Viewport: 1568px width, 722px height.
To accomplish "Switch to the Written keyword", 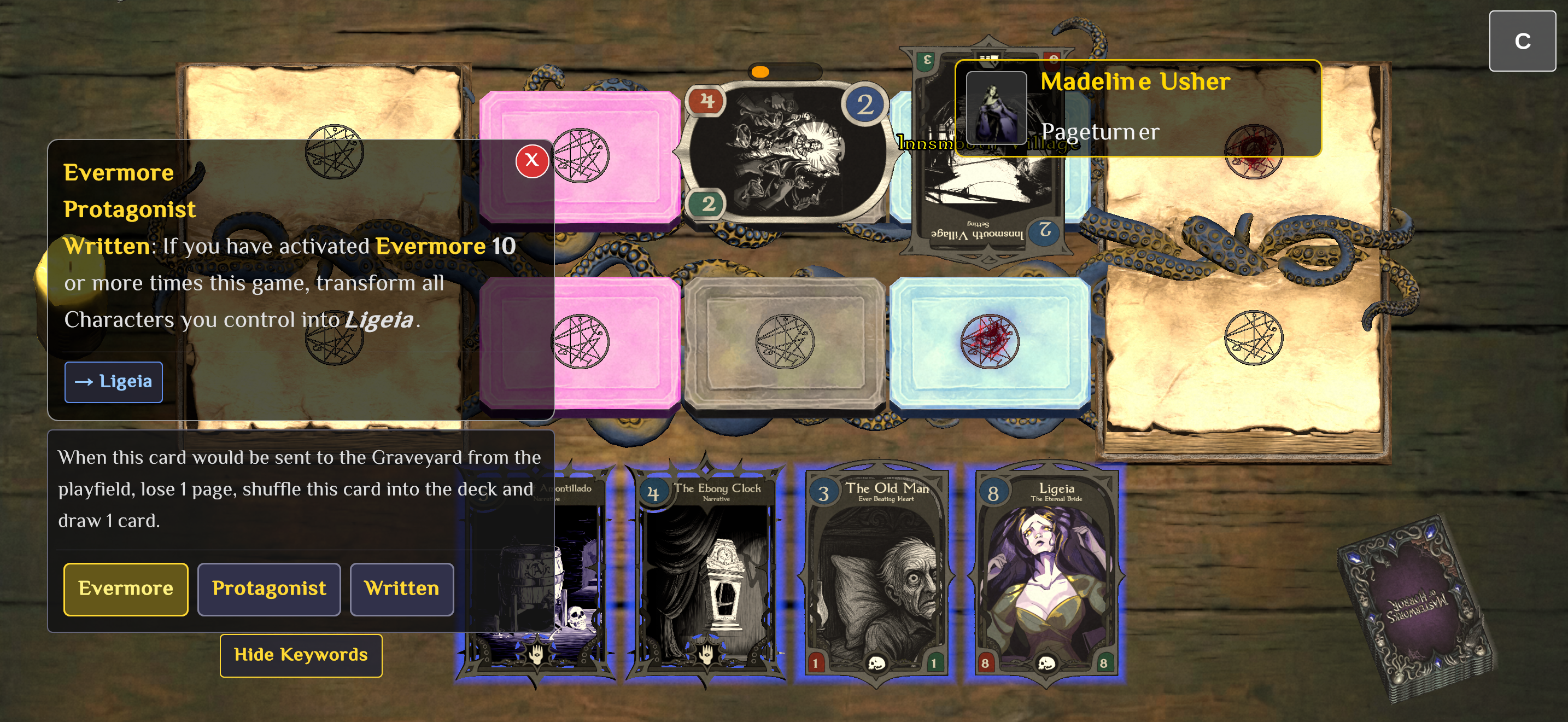I will (x=401, y=589).
